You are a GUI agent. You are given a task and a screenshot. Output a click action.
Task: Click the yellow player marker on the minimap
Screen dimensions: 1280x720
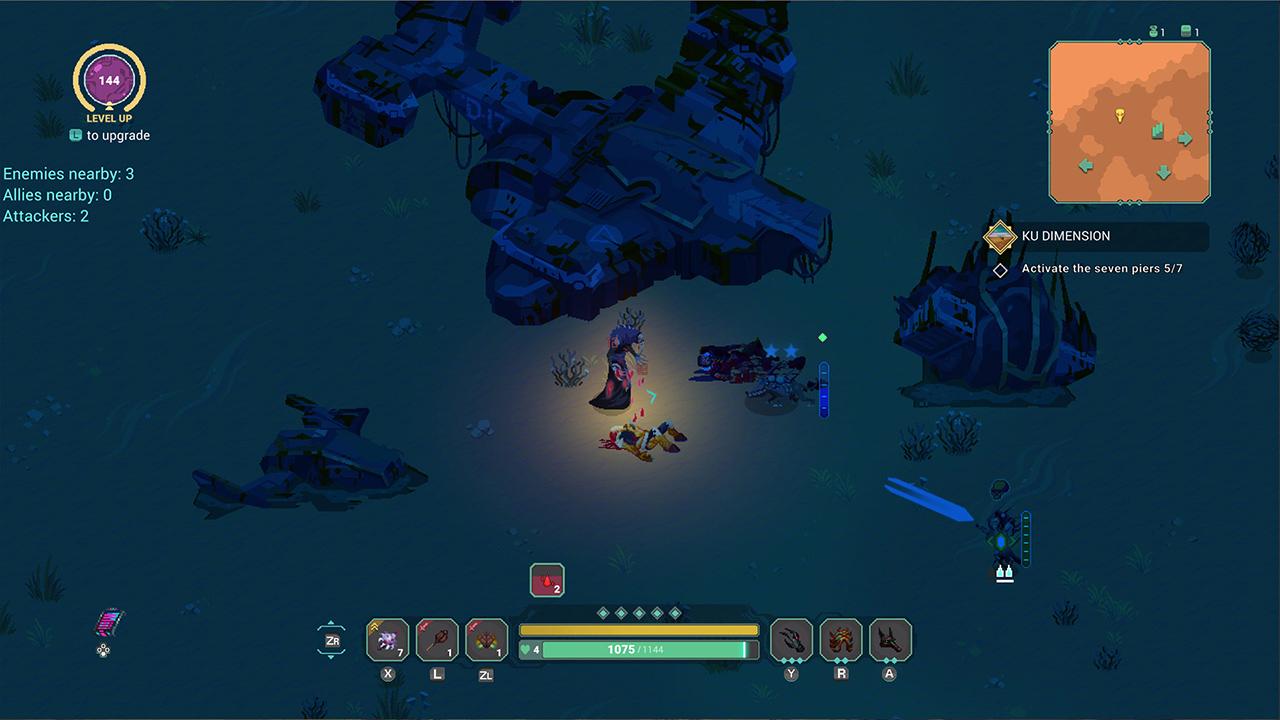pyautogui.click(x=1122, y=113)
